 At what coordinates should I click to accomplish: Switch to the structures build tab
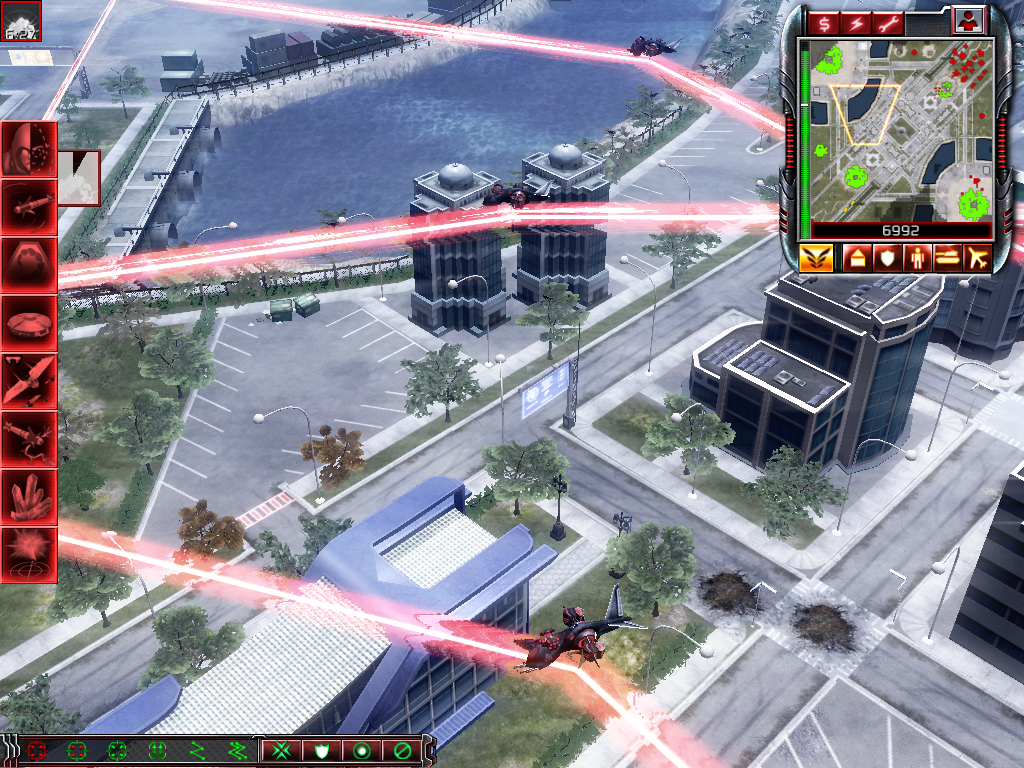857,258
